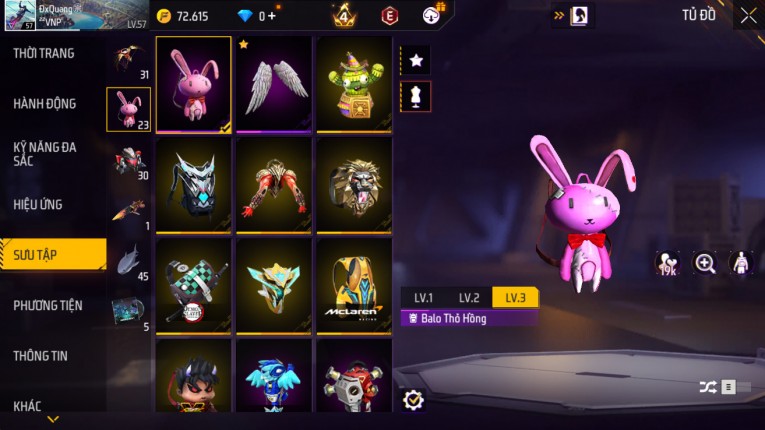
Task: Click the magnifier zoom icon
Action: click(x=705, y=263)
